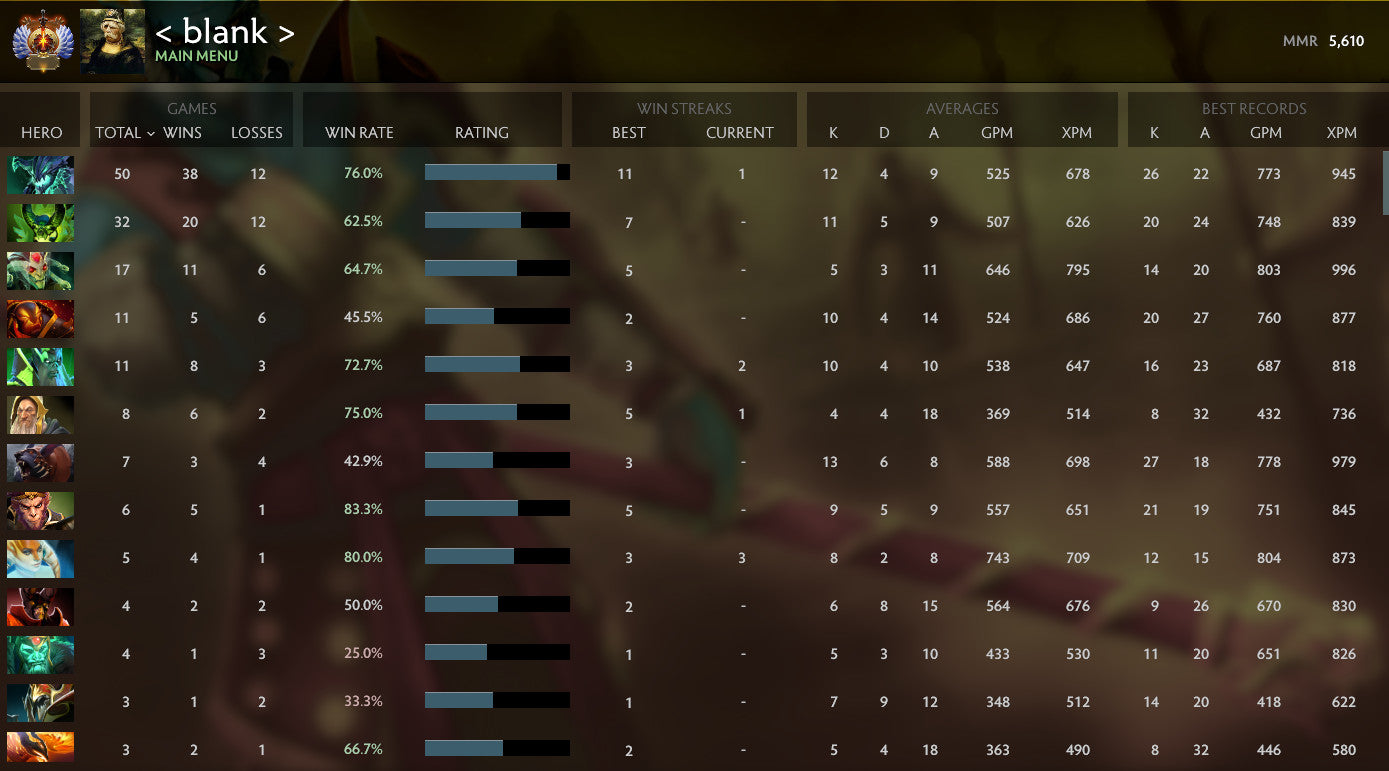Click the Medusa hero portrait
This screenshot has height=771, width=1389.
point(40,271)
